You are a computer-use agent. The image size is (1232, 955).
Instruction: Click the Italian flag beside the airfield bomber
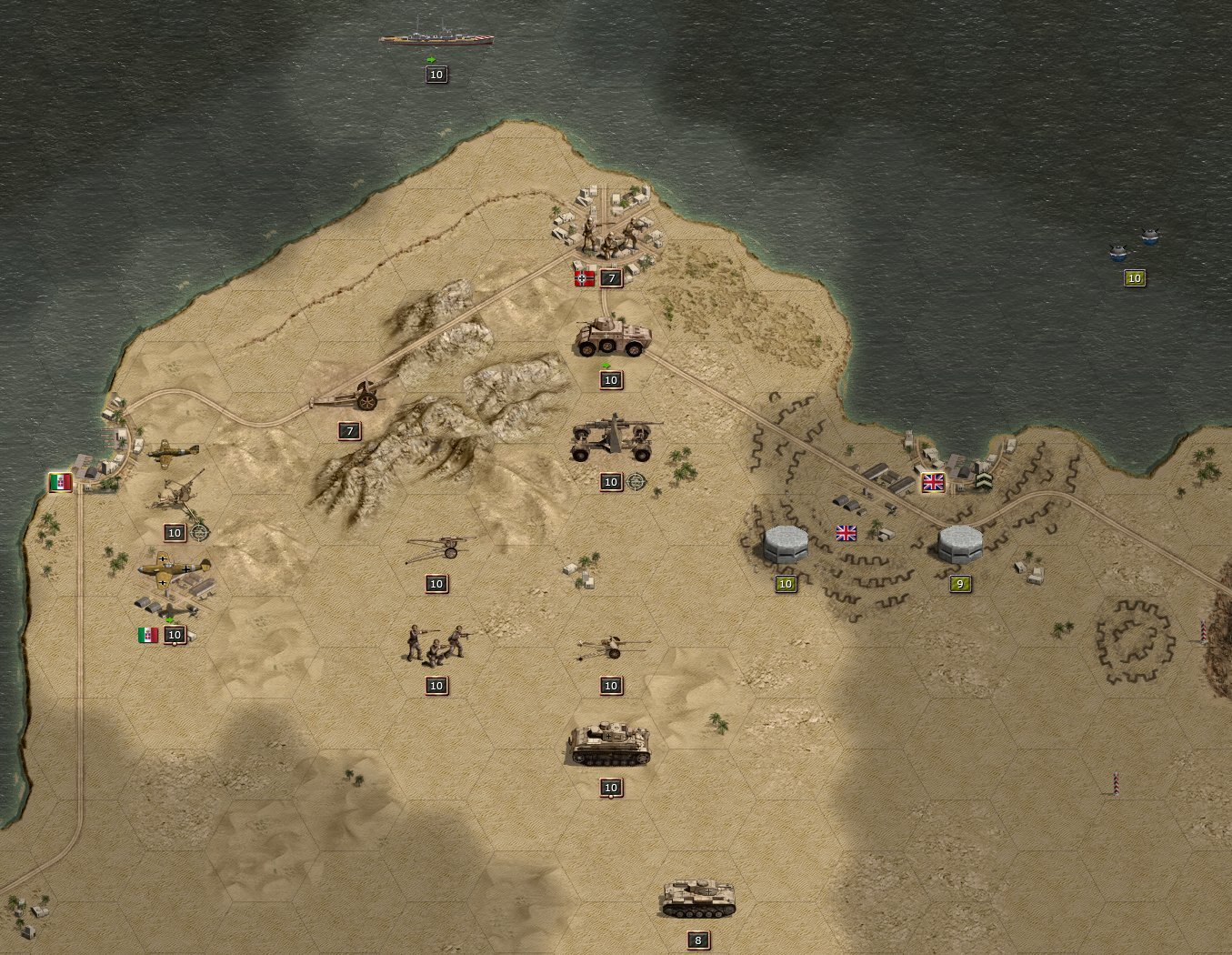pyautogui.click(x=150, y=637)
